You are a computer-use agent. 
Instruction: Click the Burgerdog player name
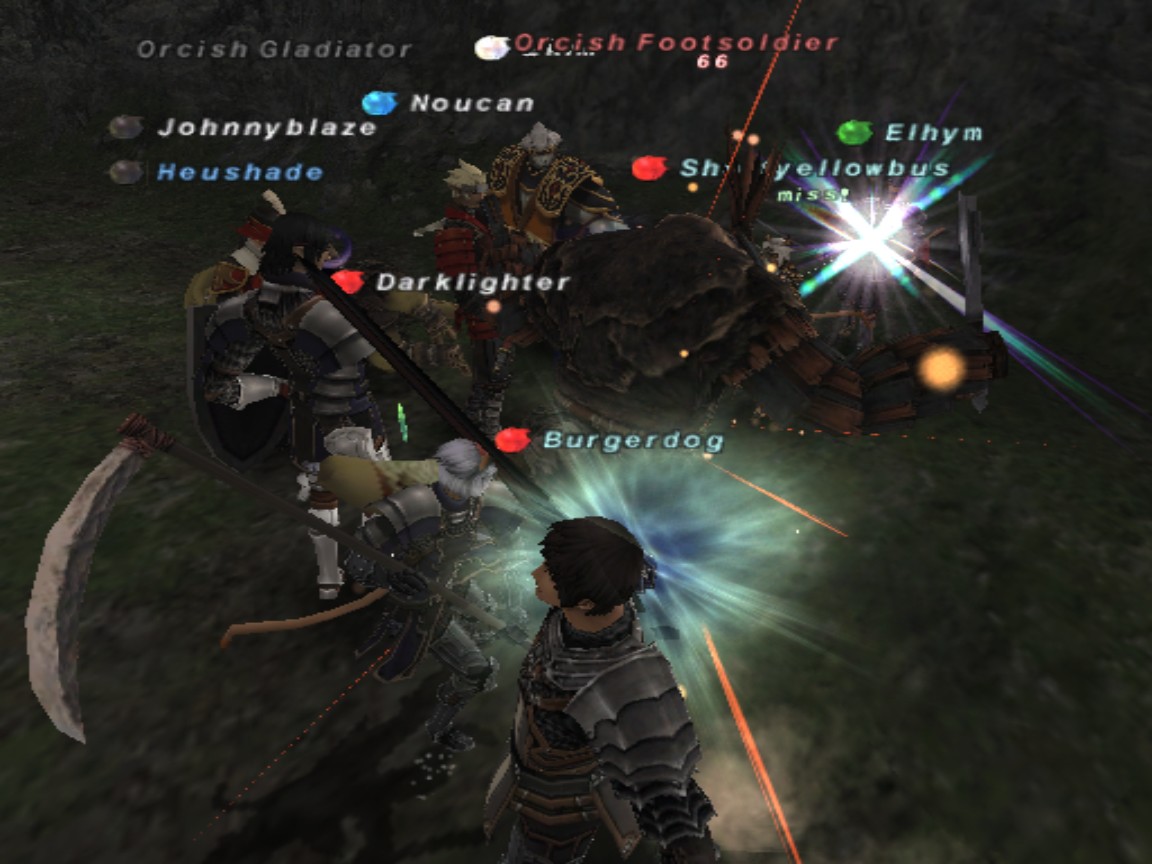tap(633, 440)
